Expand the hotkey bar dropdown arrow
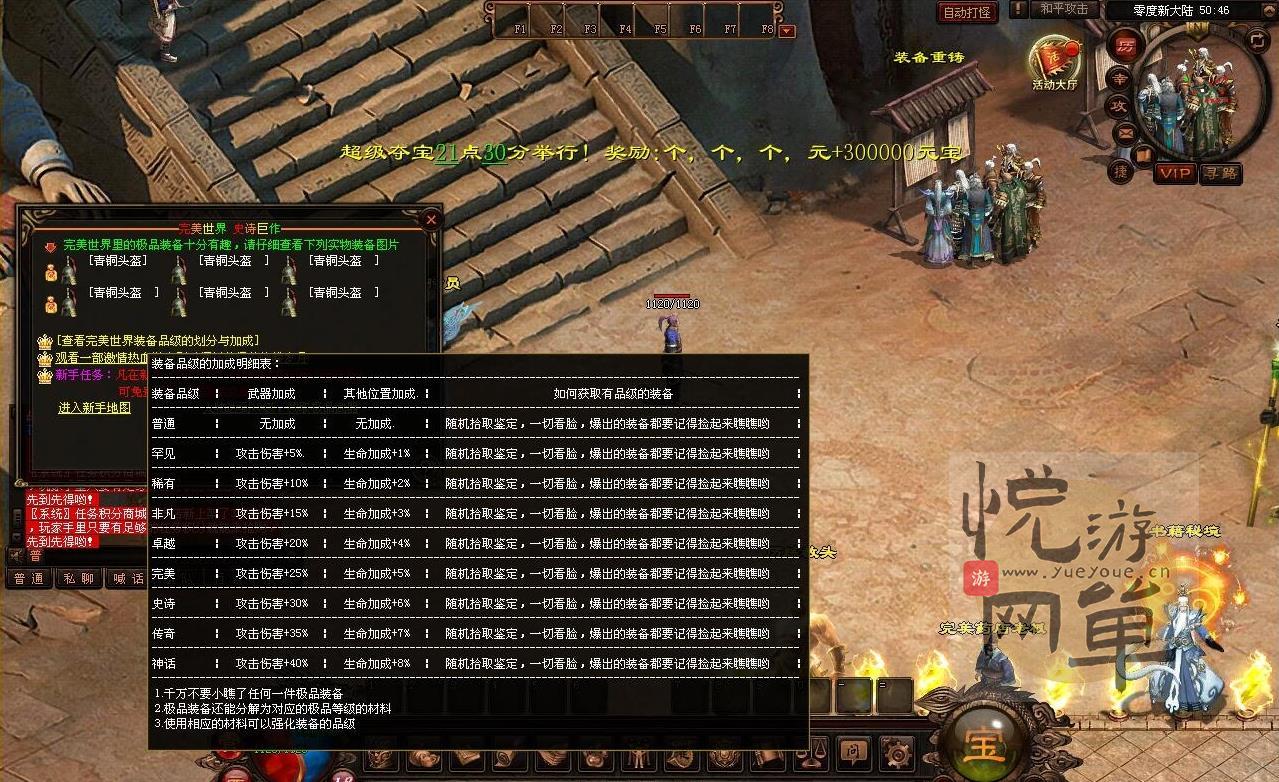The image size is (1279, 782). tap(787, 31)
